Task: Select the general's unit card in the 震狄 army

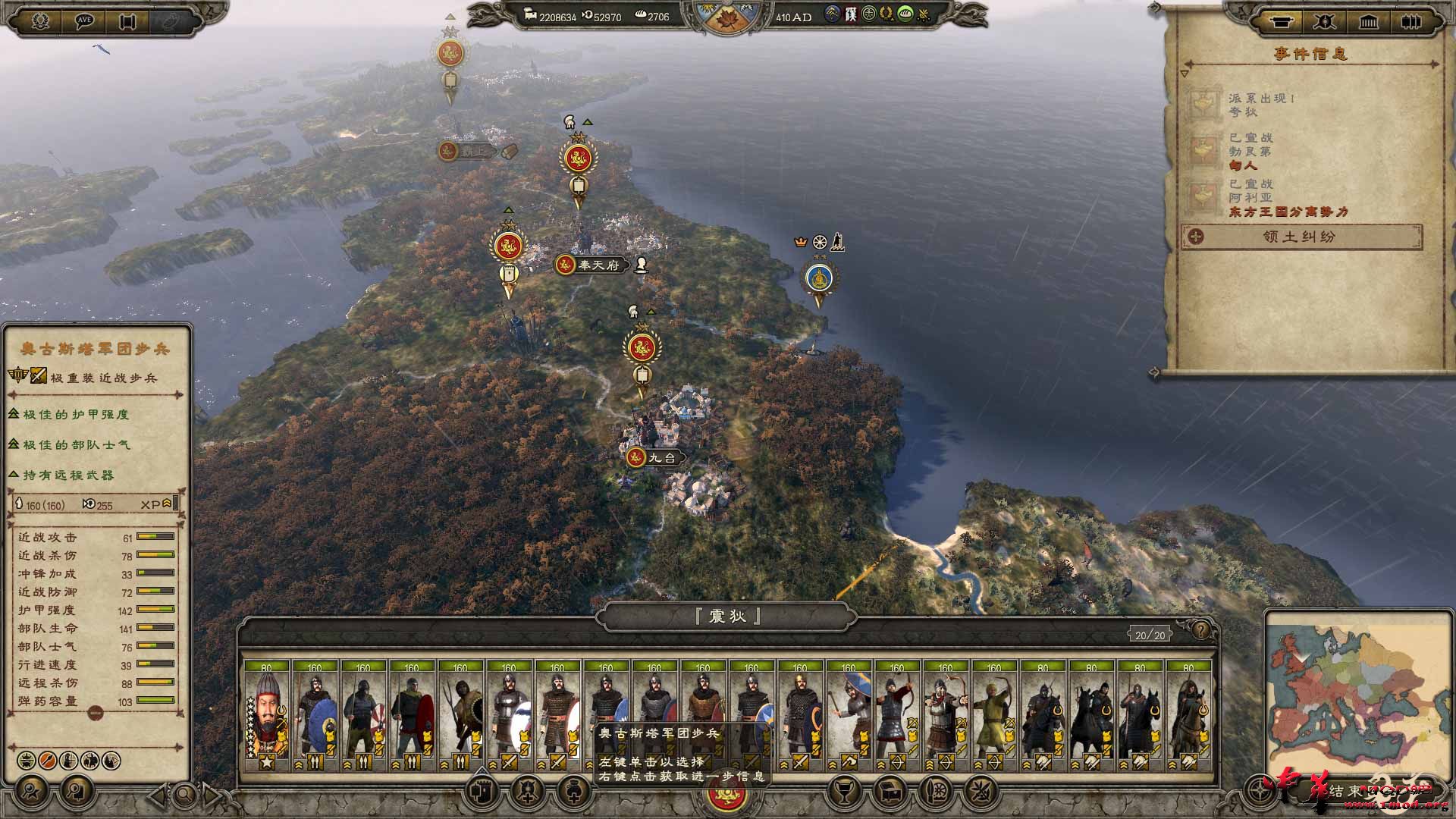Action: click(x=265, y=713)
